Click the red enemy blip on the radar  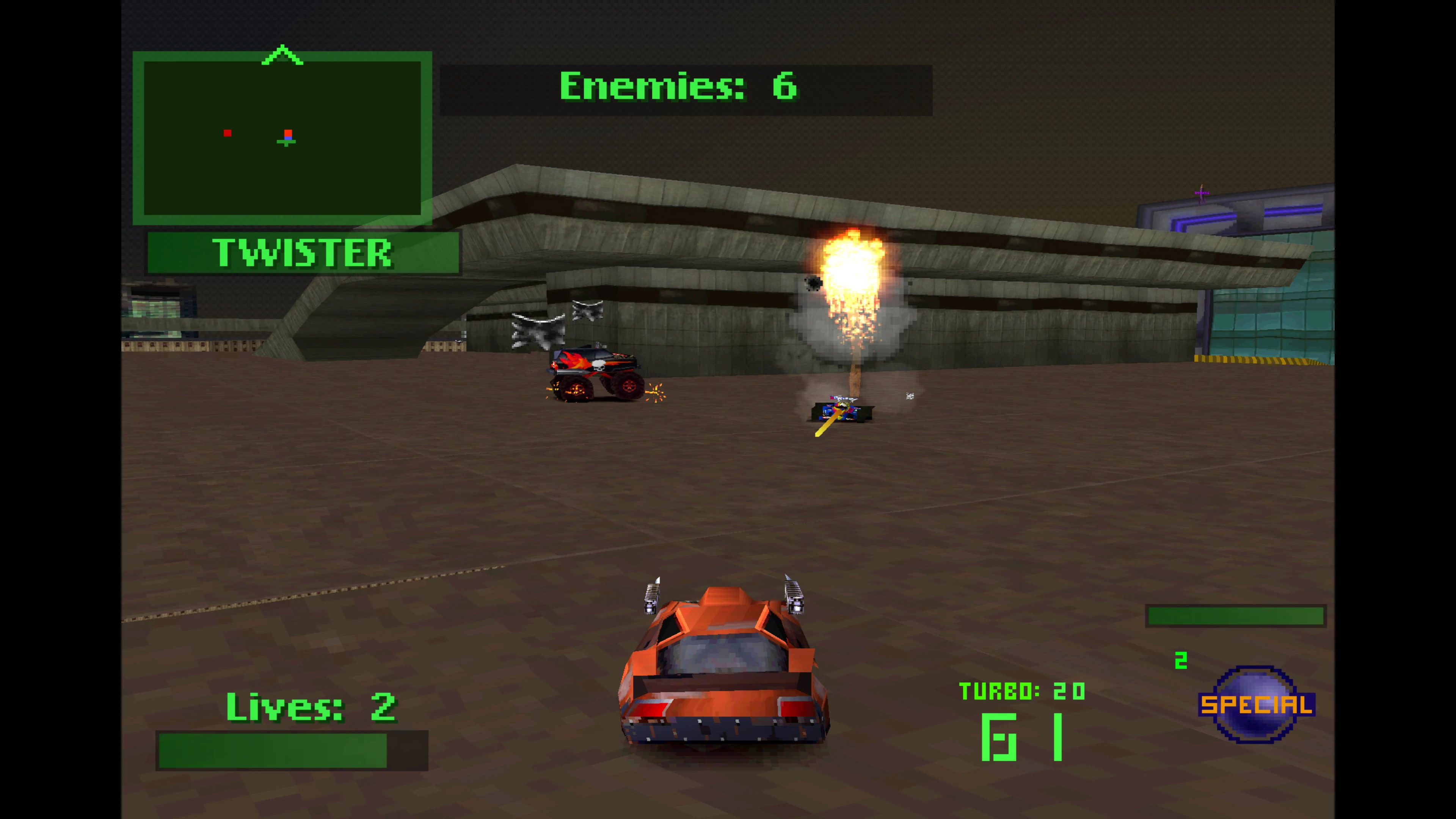click(x=228, y=133)
